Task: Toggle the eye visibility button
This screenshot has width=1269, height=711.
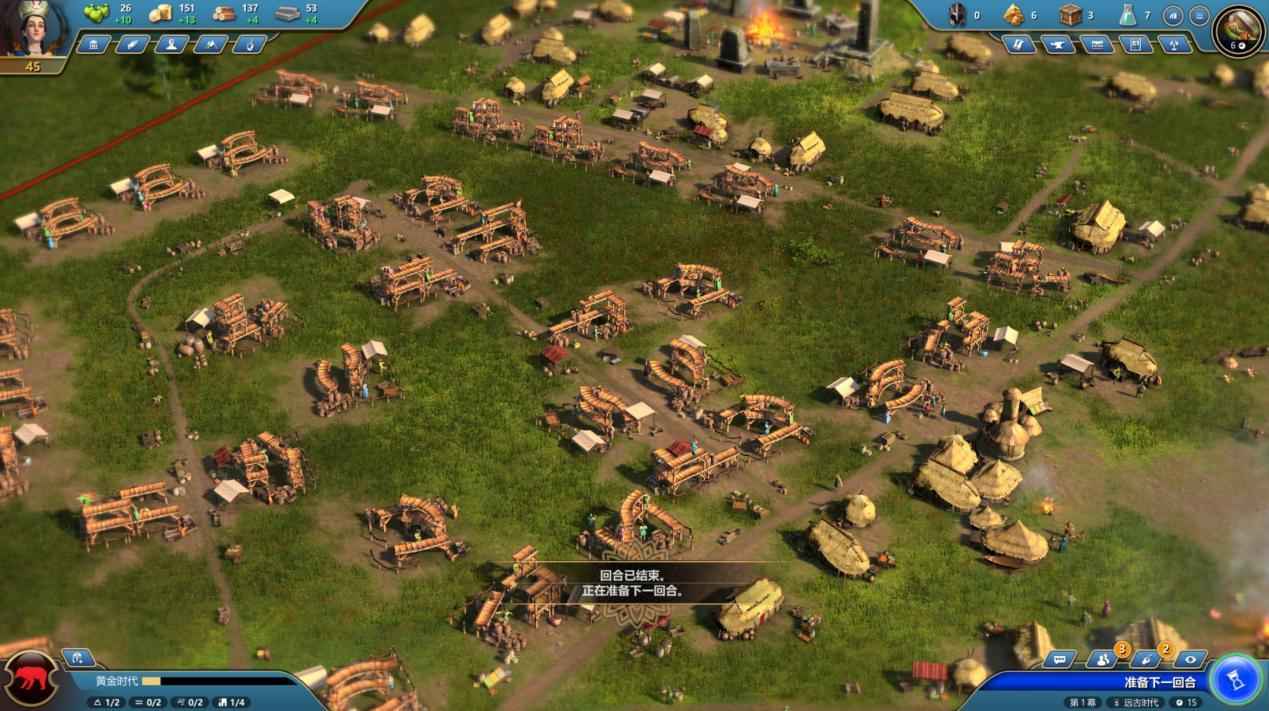Action: click(1190, 659)
